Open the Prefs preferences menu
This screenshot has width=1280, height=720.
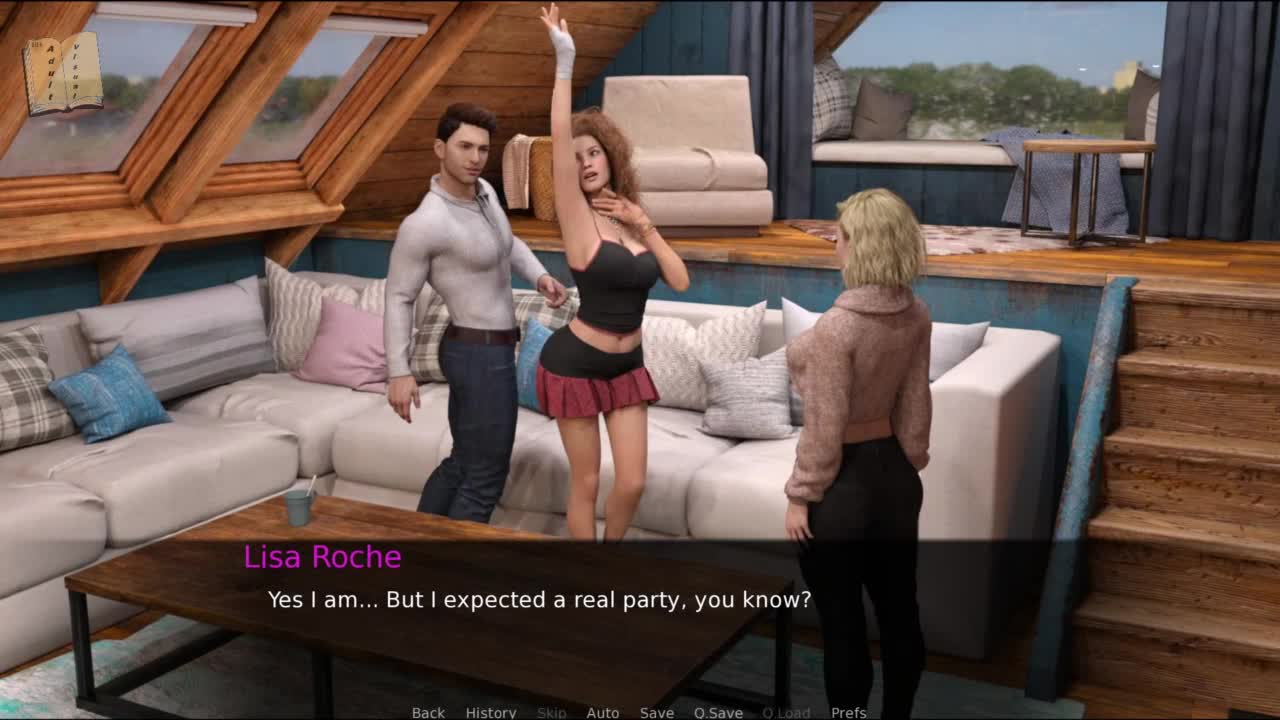click(849, 712)
